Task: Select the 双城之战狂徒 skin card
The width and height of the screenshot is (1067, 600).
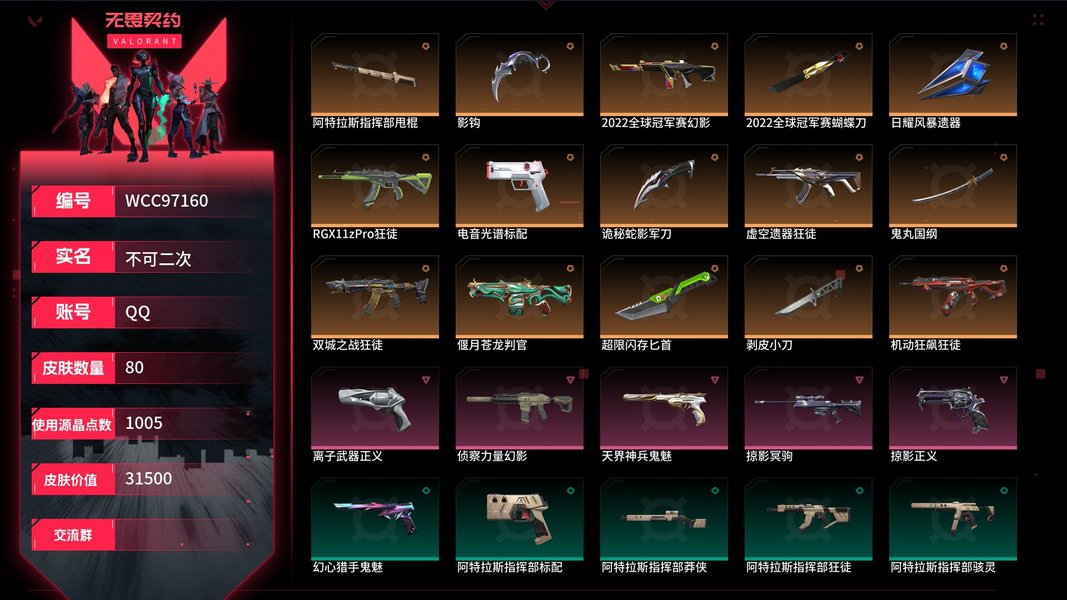Action: point(375,297)
